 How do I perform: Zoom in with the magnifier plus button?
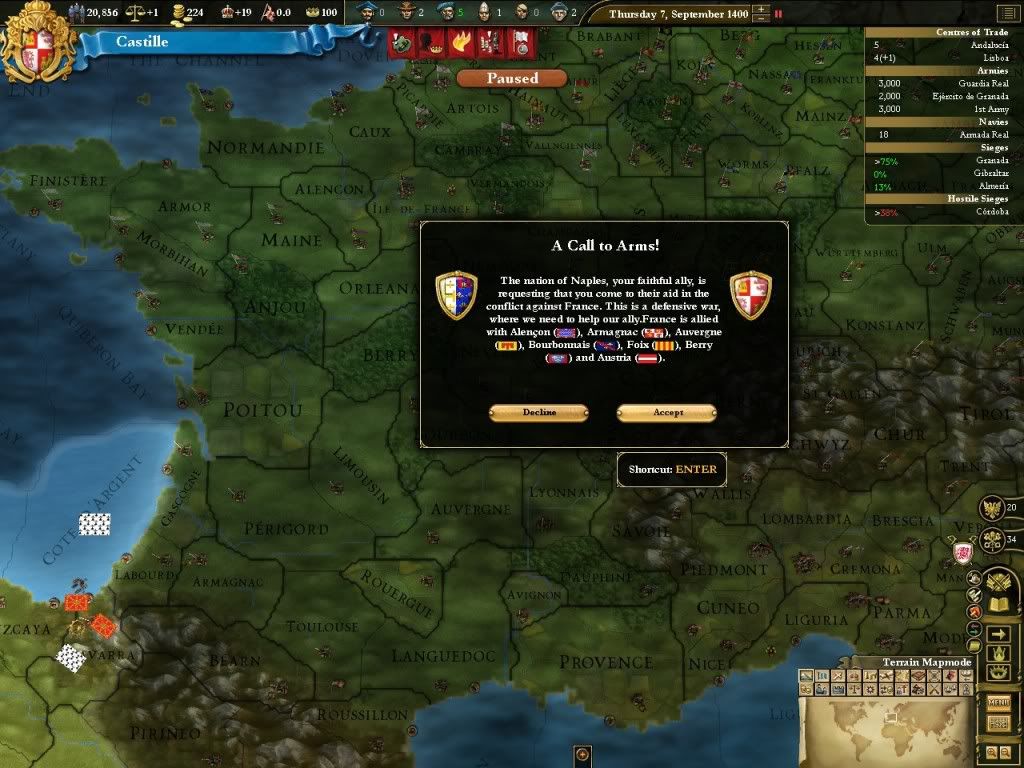(991, 752)
